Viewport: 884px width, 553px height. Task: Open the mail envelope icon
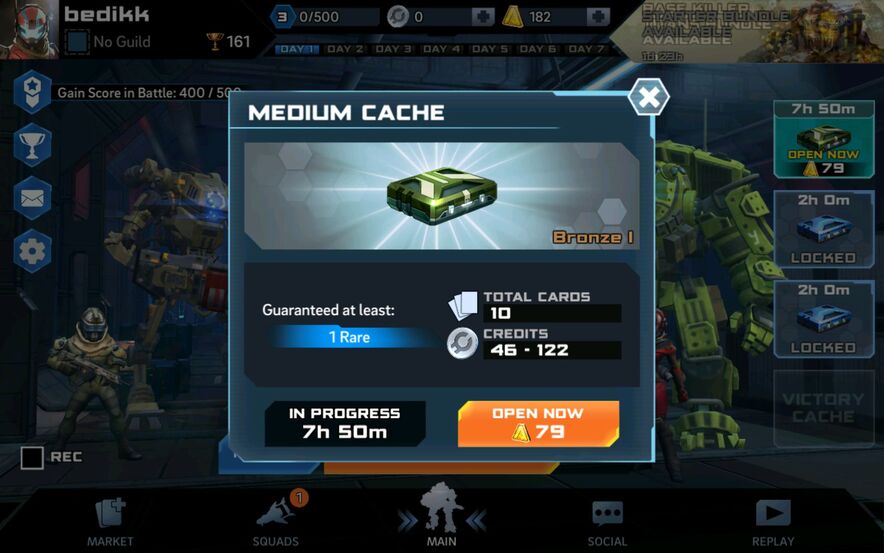point(32,198)
